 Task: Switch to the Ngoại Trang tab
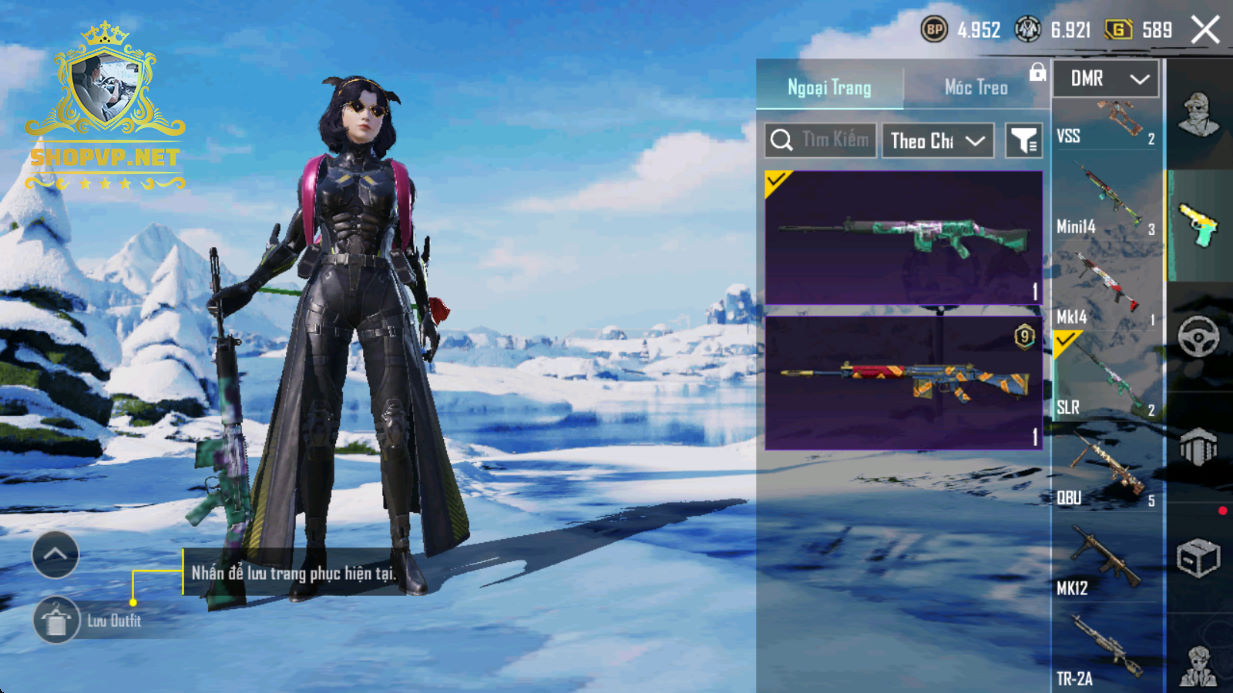[829, 88]
